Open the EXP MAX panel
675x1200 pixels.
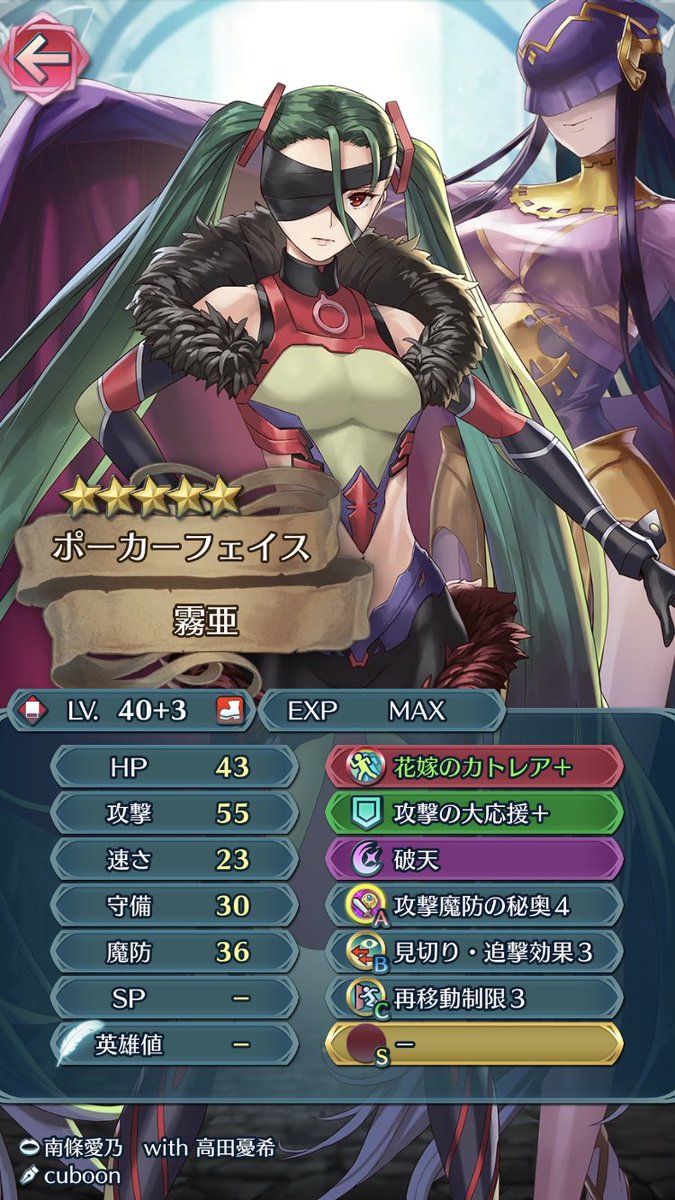click(x=380, y=711)
